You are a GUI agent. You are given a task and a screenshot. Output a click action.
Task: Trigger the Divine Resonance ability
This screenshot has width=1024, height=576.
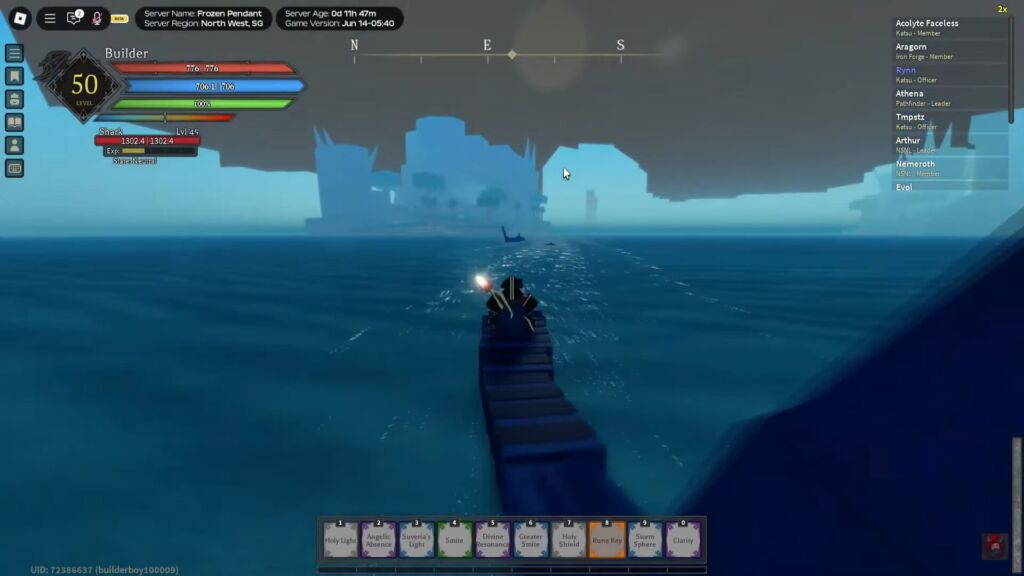coord(492,540)
